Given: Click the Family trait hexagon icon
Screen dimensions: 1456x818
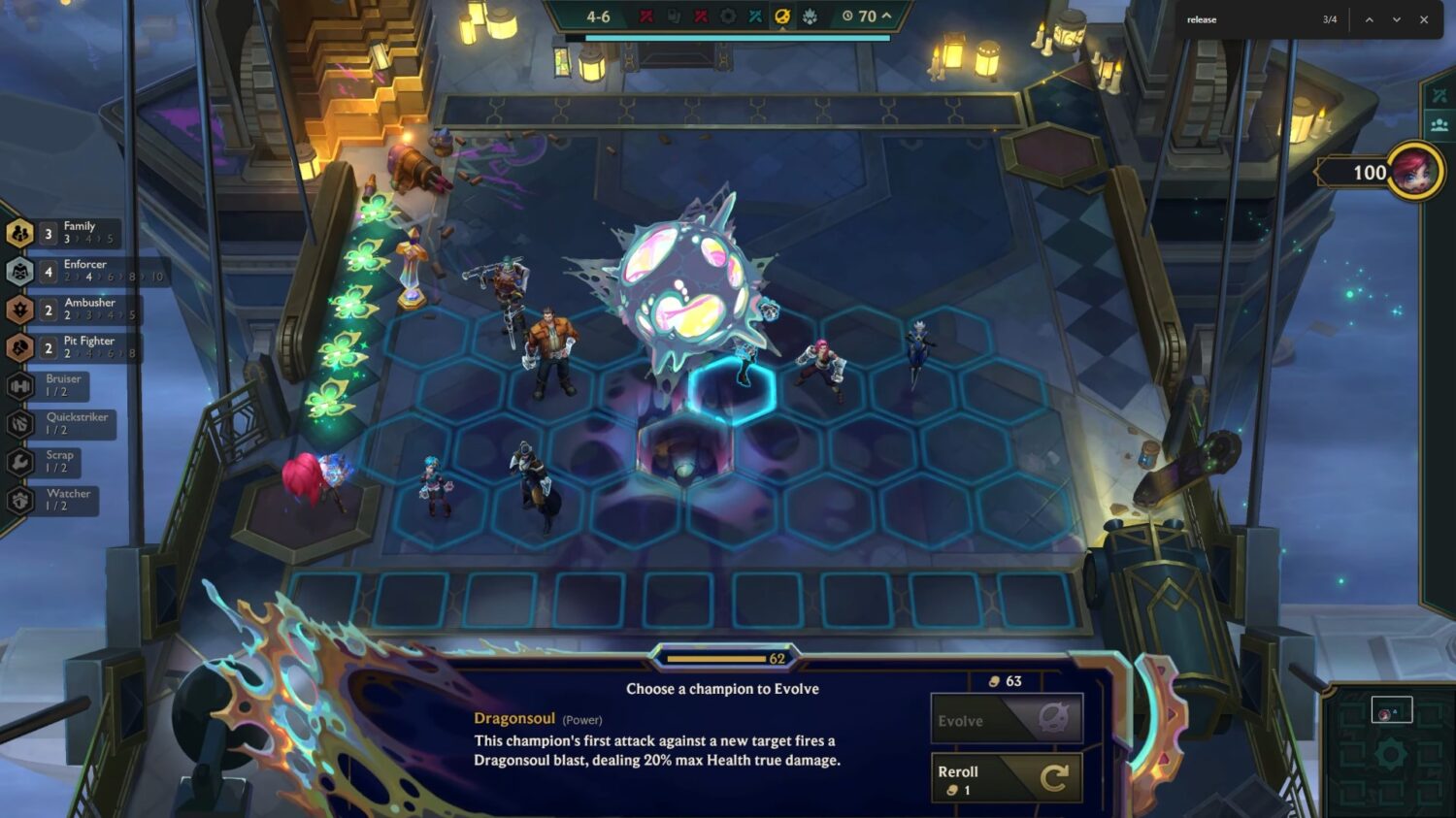Looking at the screenshot, I should 21,233.
